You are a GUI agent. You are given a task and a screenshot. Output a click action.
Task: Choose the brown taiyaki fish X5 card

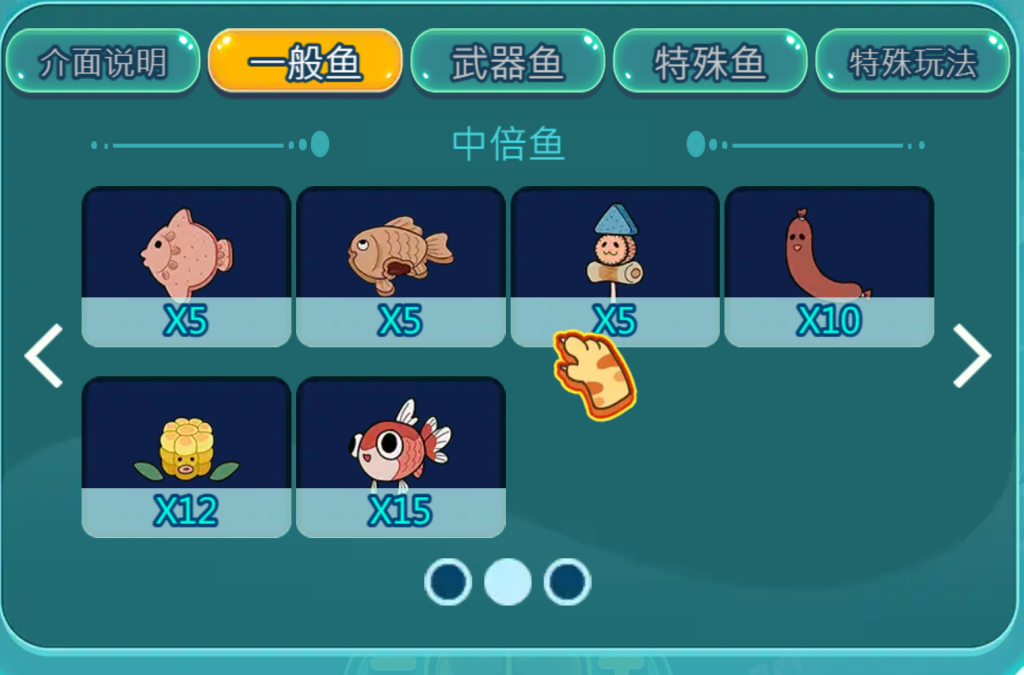click(x=401, y=267)
